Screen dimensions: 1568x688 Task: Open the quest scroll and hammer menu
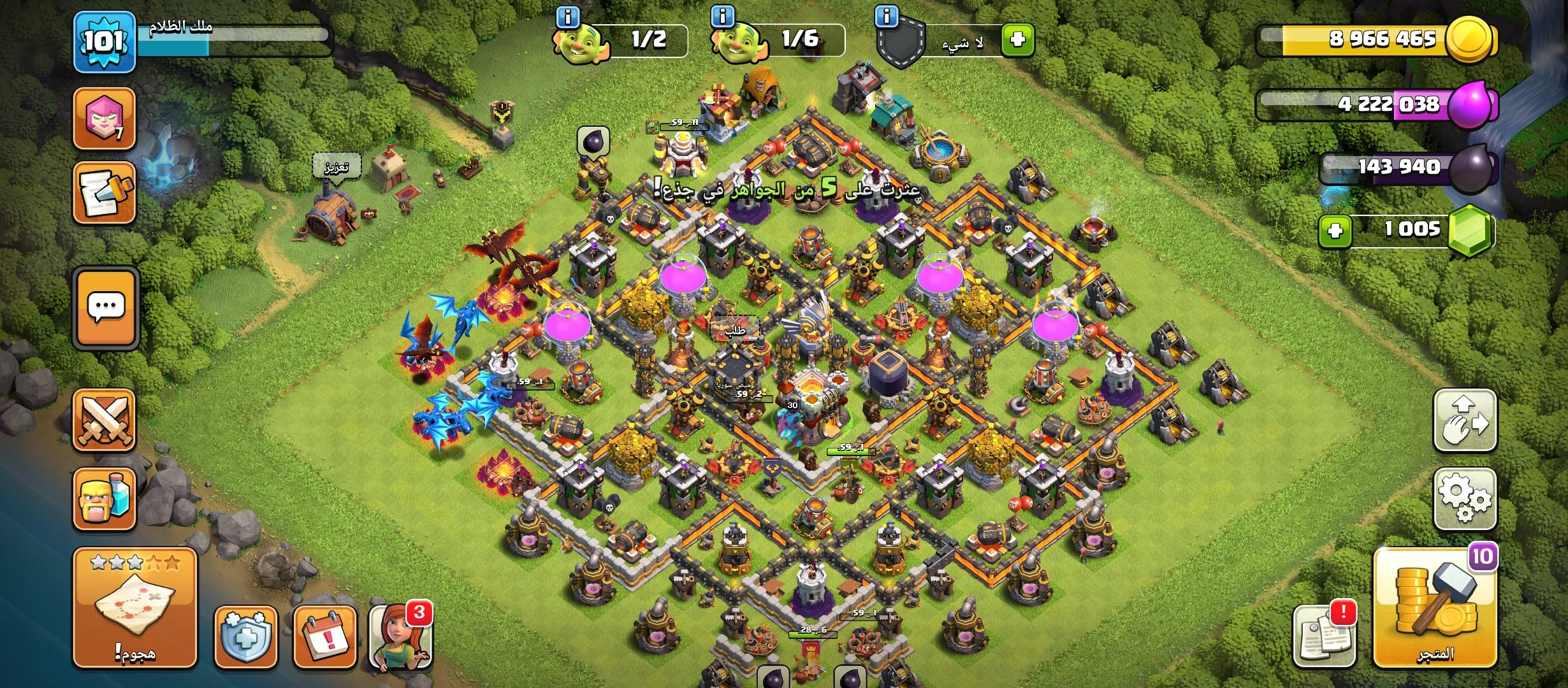click(105, 192)
